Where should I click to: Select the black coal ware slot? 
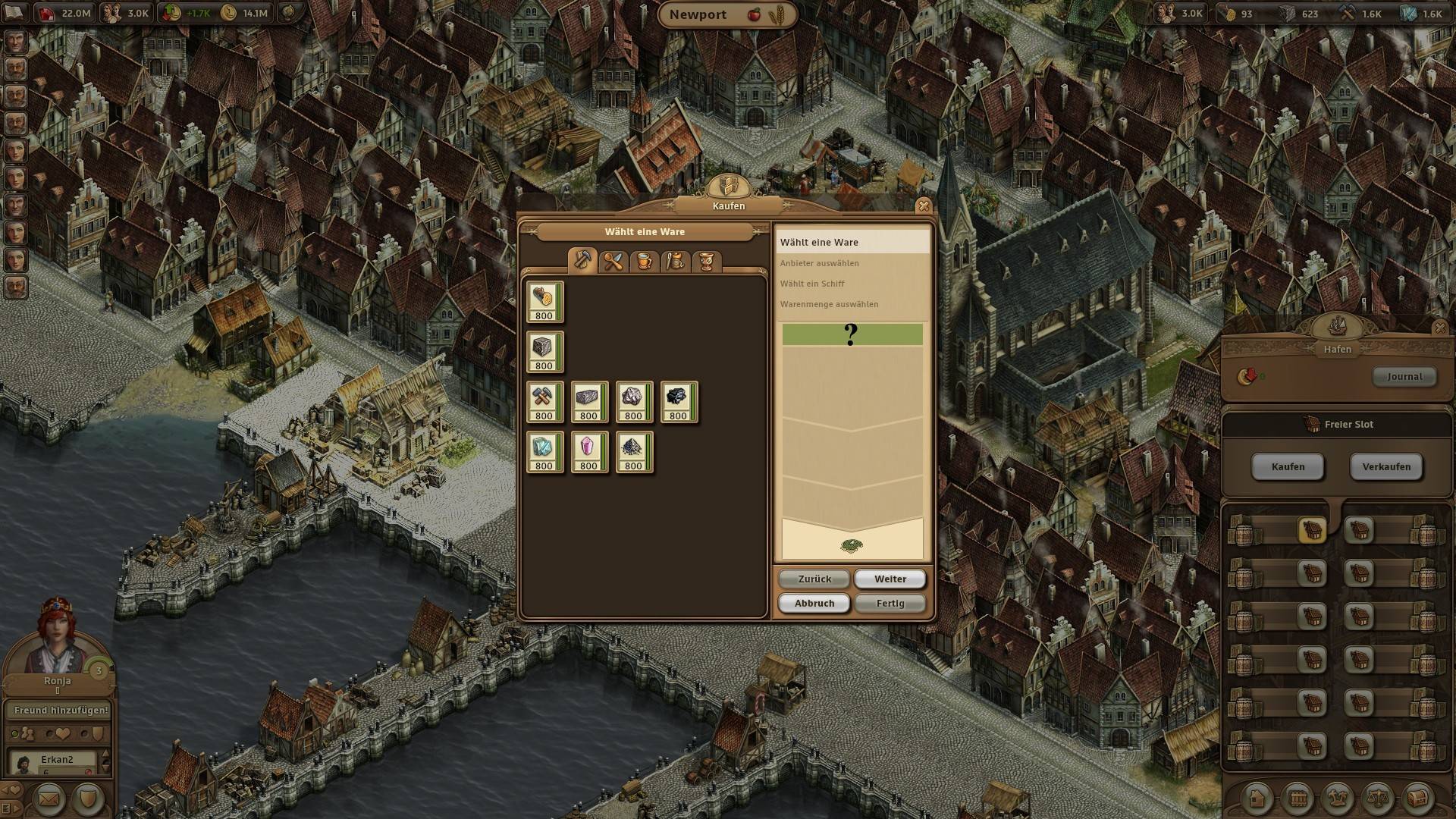pos(679,401)
